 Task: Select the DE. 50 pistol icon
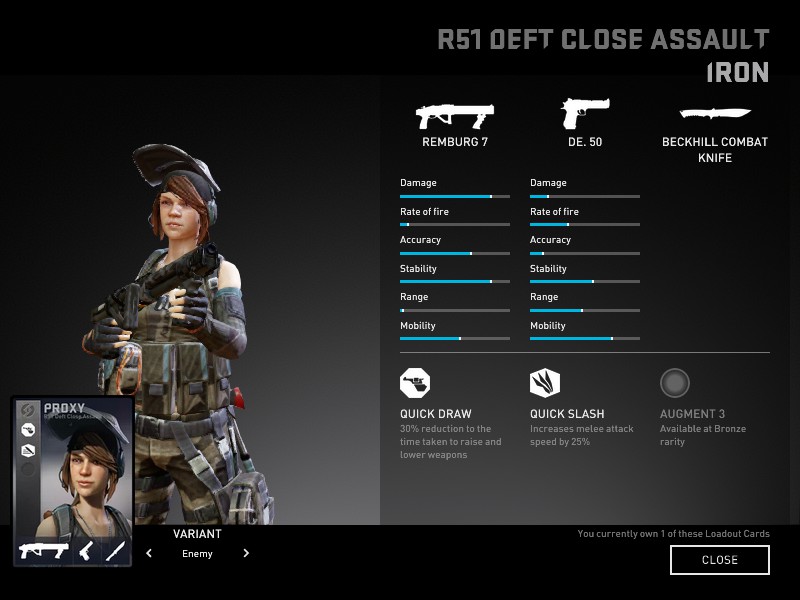(584, 114)
